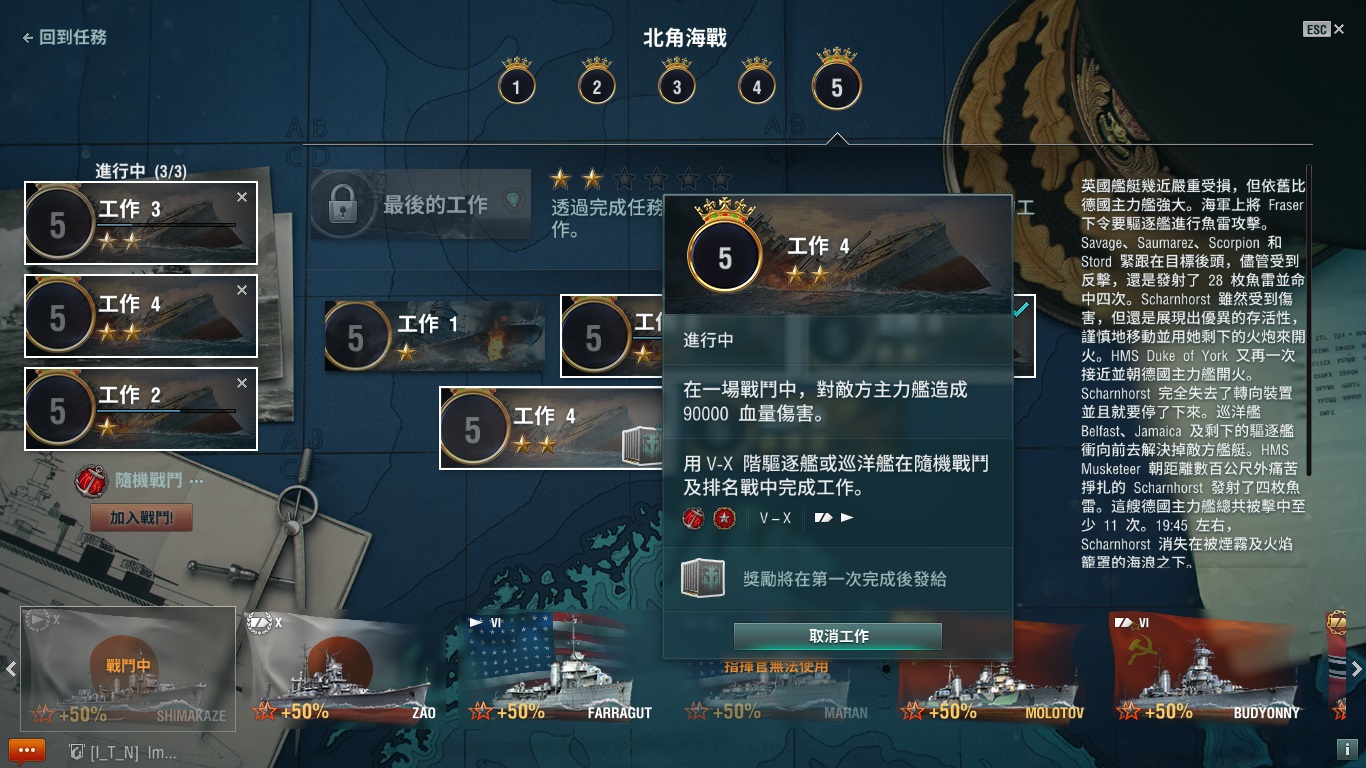Image resolution: width=1366 pixels, height=768 pixels.
Task: Choose mission stage 4 badge
Action: (756, 86)
